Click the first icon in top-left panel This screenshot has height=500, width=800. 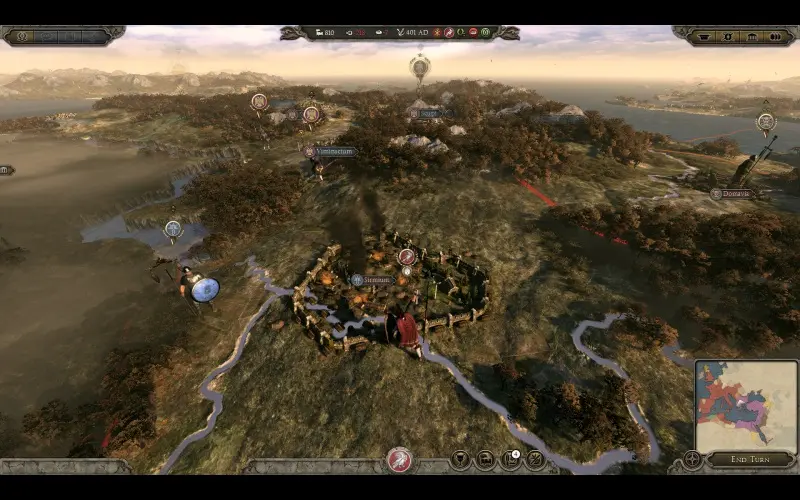22,36
